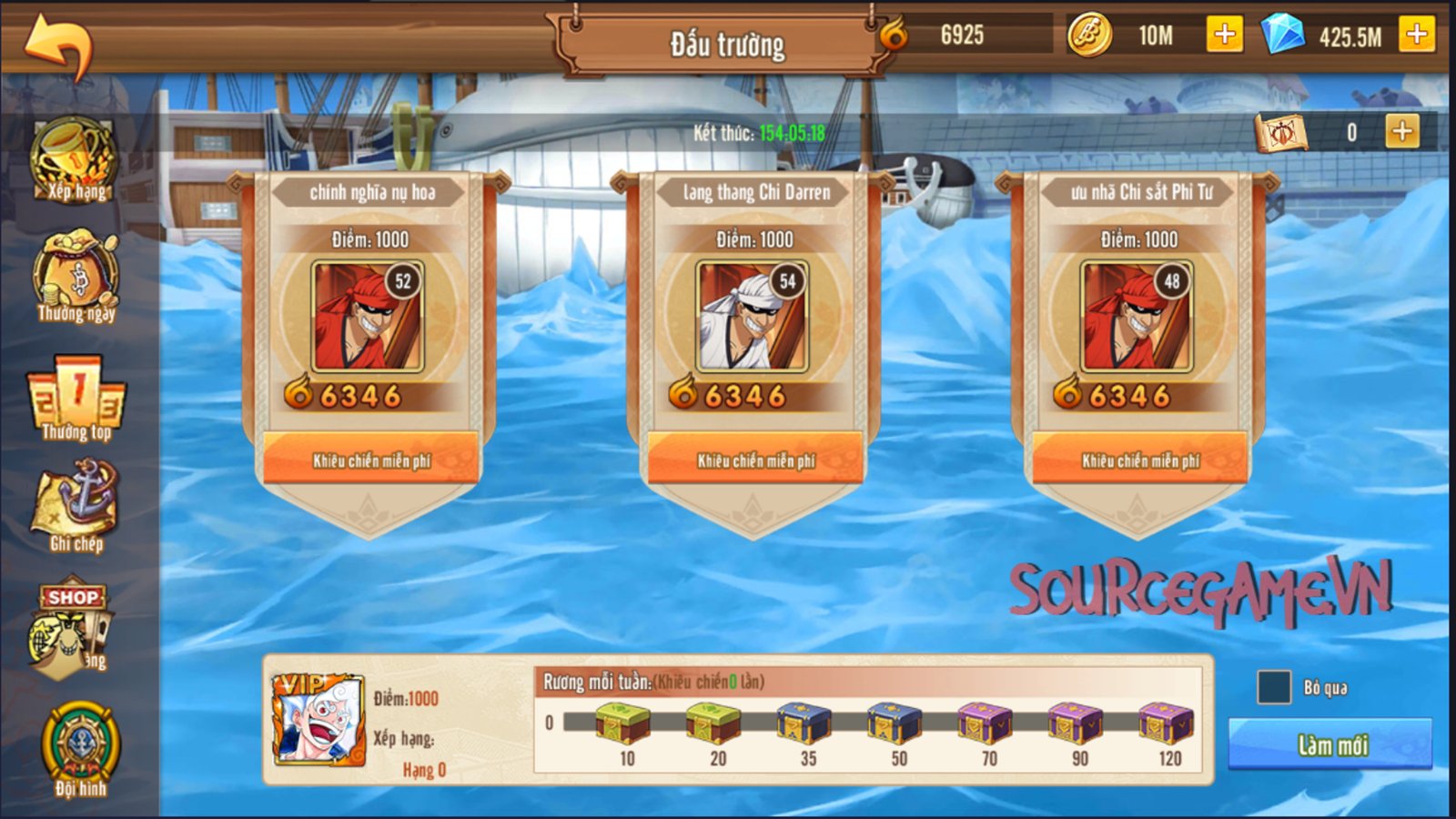Inspect the level 54 opponent portrait
Viewport: 1456px width, 819px height.
(x=752, y=317)
